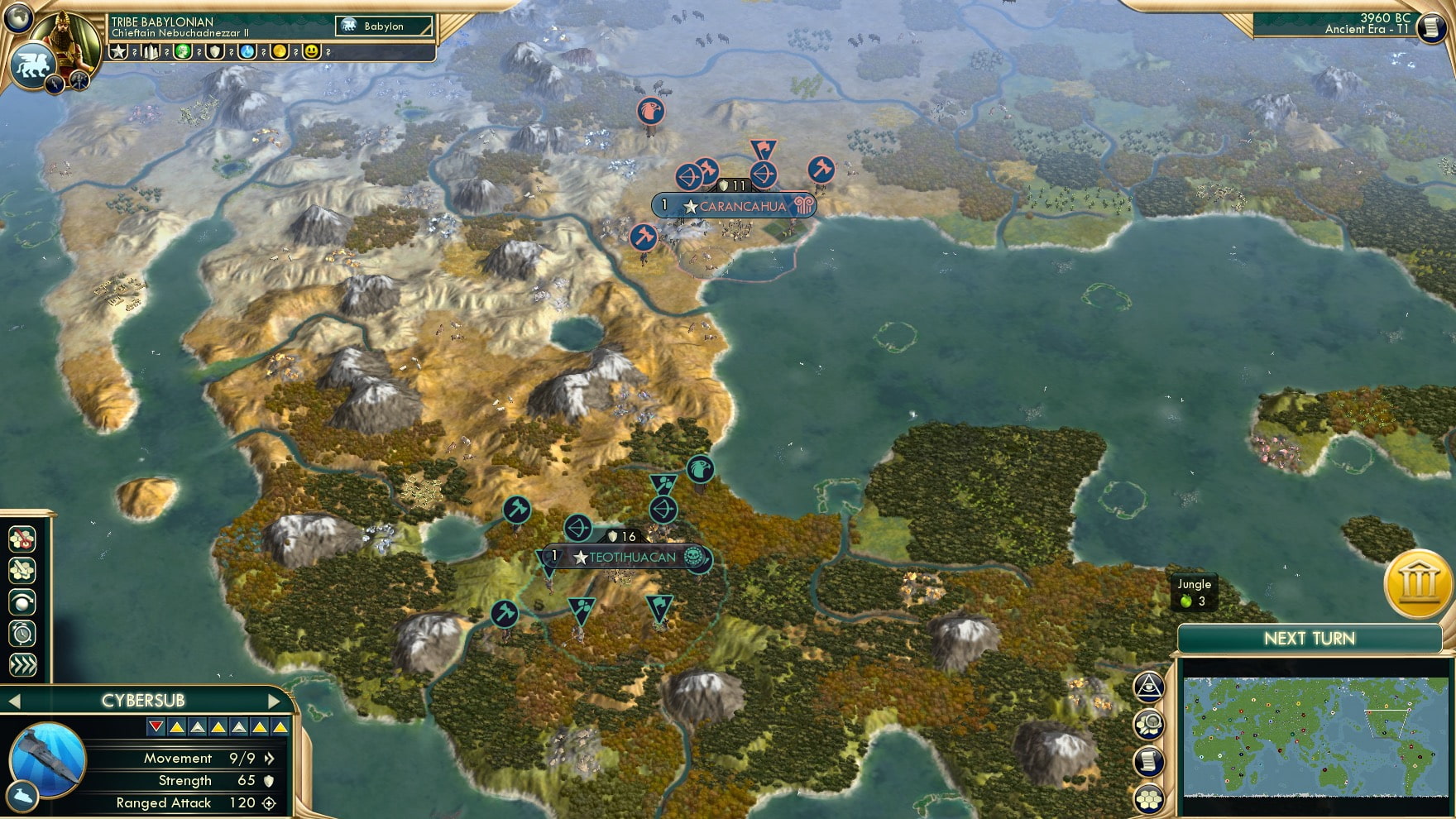The height and width of the screenshot is (819, 1456).
Task: Click the alarm clock icon in left toolbar
Action: tap(22, 635)
